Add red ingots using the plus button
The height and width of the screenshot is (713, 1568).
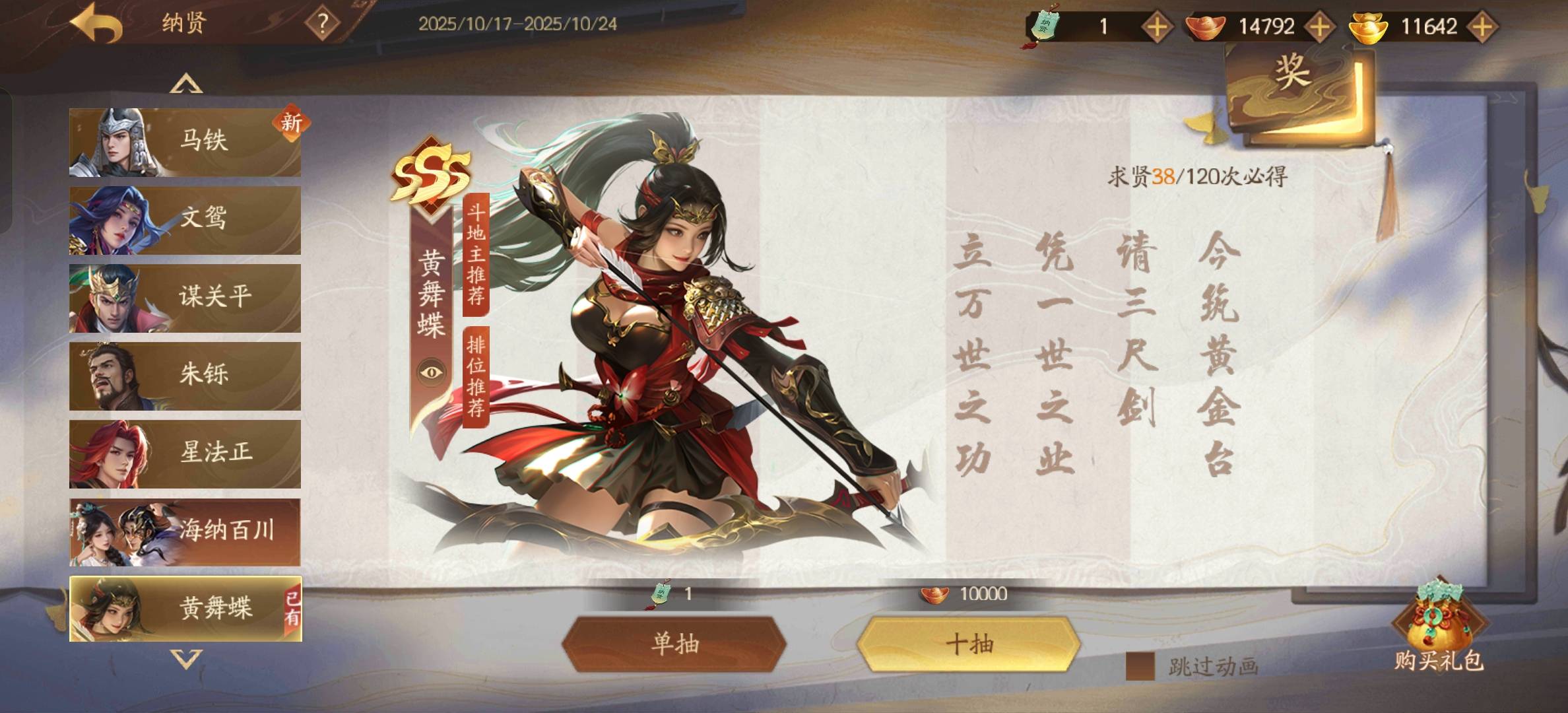coord(1319,27)
